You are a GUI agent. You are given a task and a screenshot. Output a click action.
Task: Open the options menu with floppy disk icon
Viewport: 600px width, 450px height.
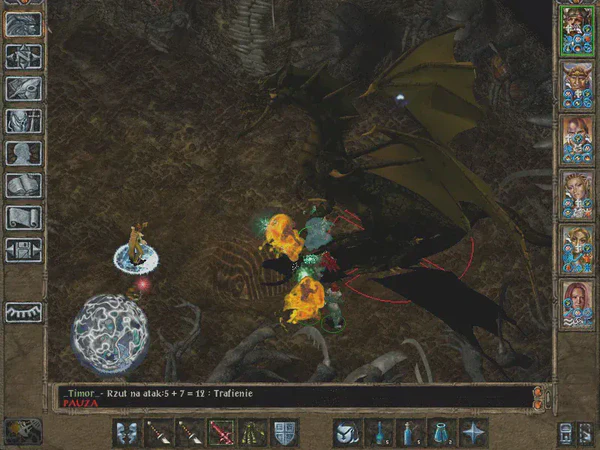coord(23,249)
